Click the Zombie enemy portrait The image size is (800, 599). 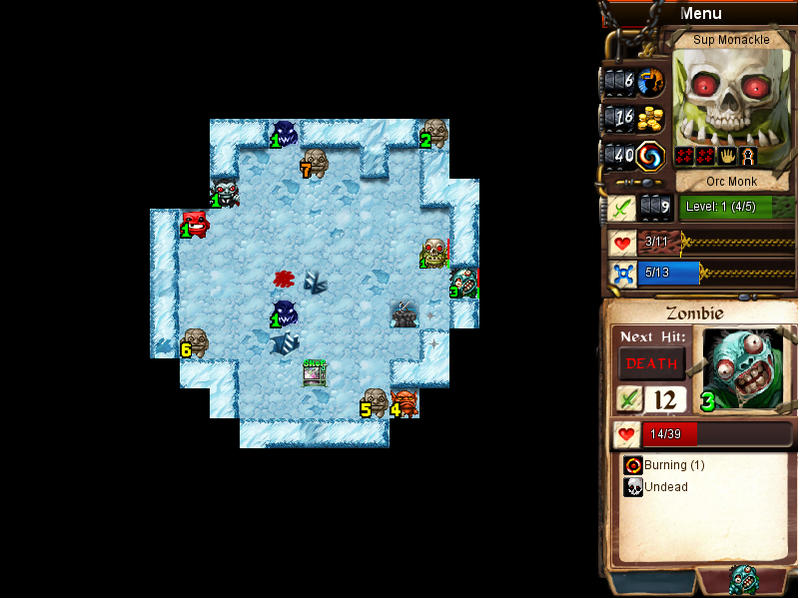[x=742, y=369]
